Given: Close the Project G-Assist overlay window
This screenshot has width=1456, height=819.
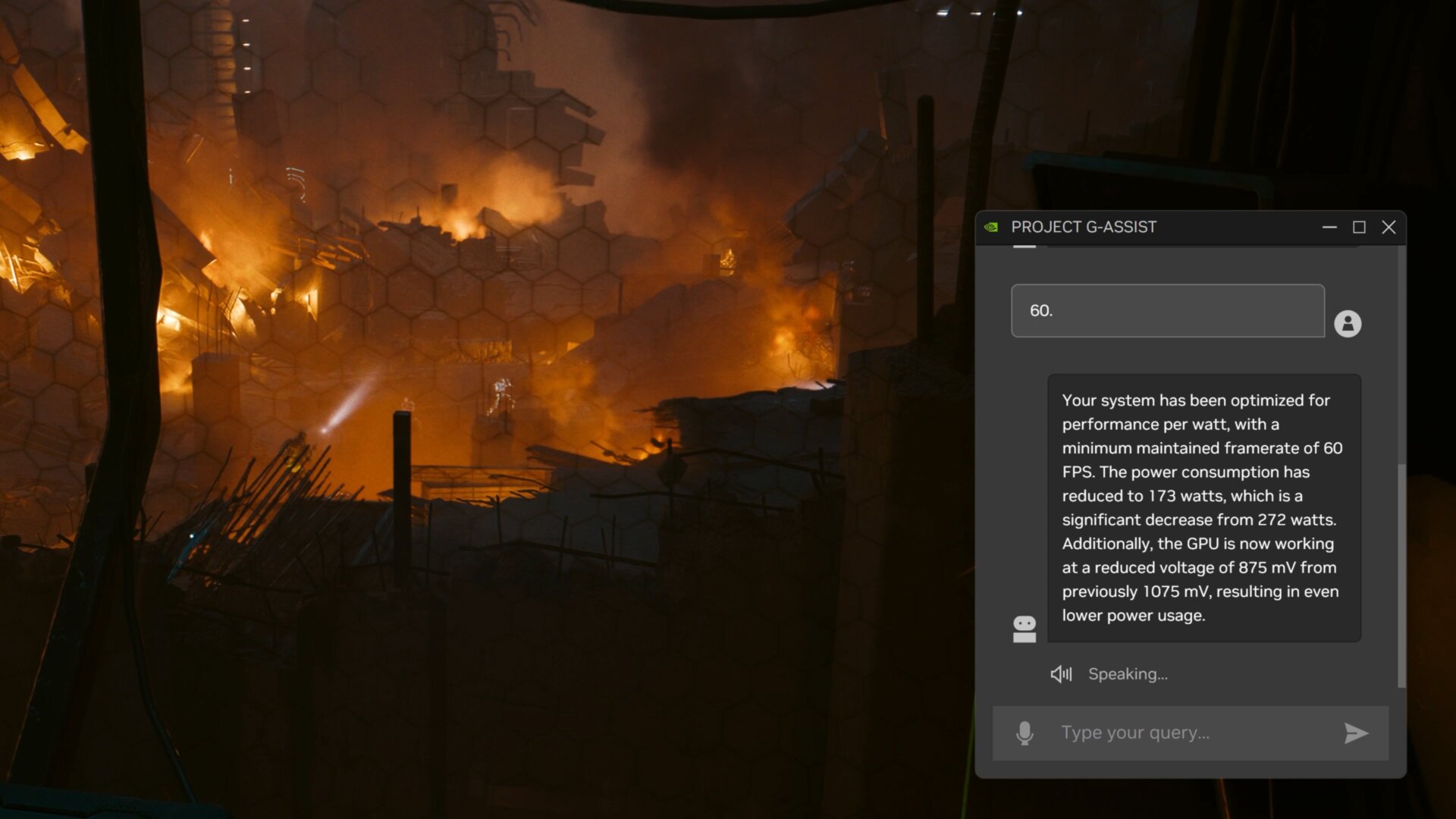Looking at the screenshot, I should click(x=1389, y=227).
